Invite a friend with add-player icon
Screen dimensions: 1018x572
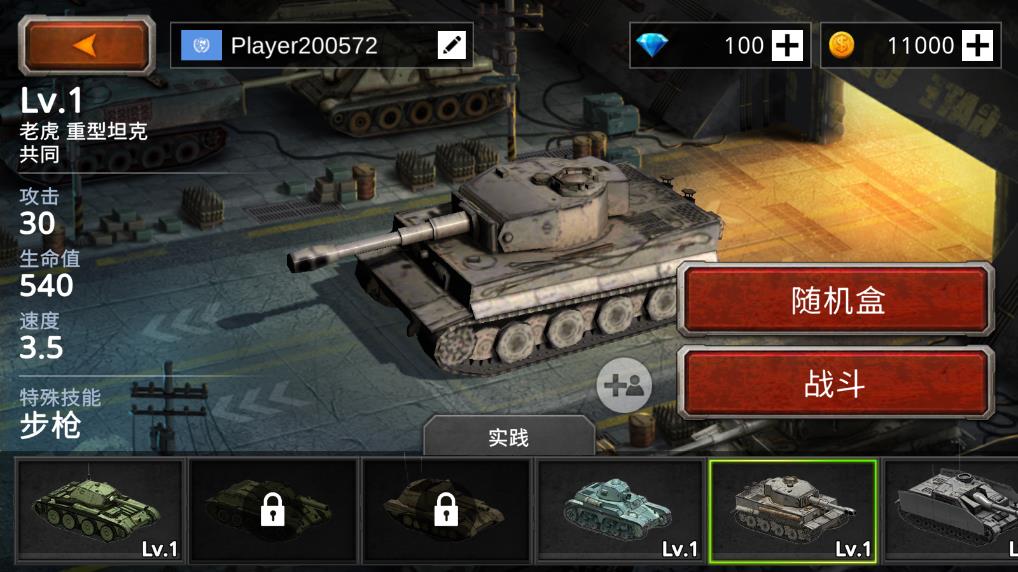[x=624, y=385]
